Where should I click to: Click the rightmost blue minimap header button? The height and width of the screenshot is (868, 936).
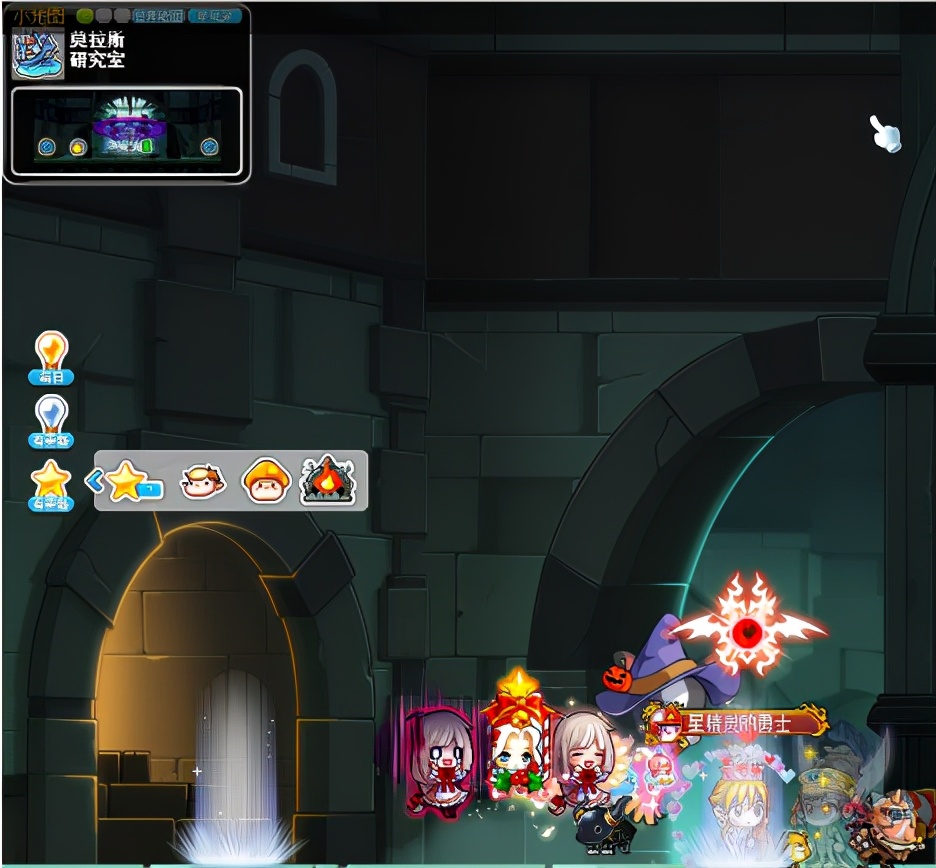[215, 16]
